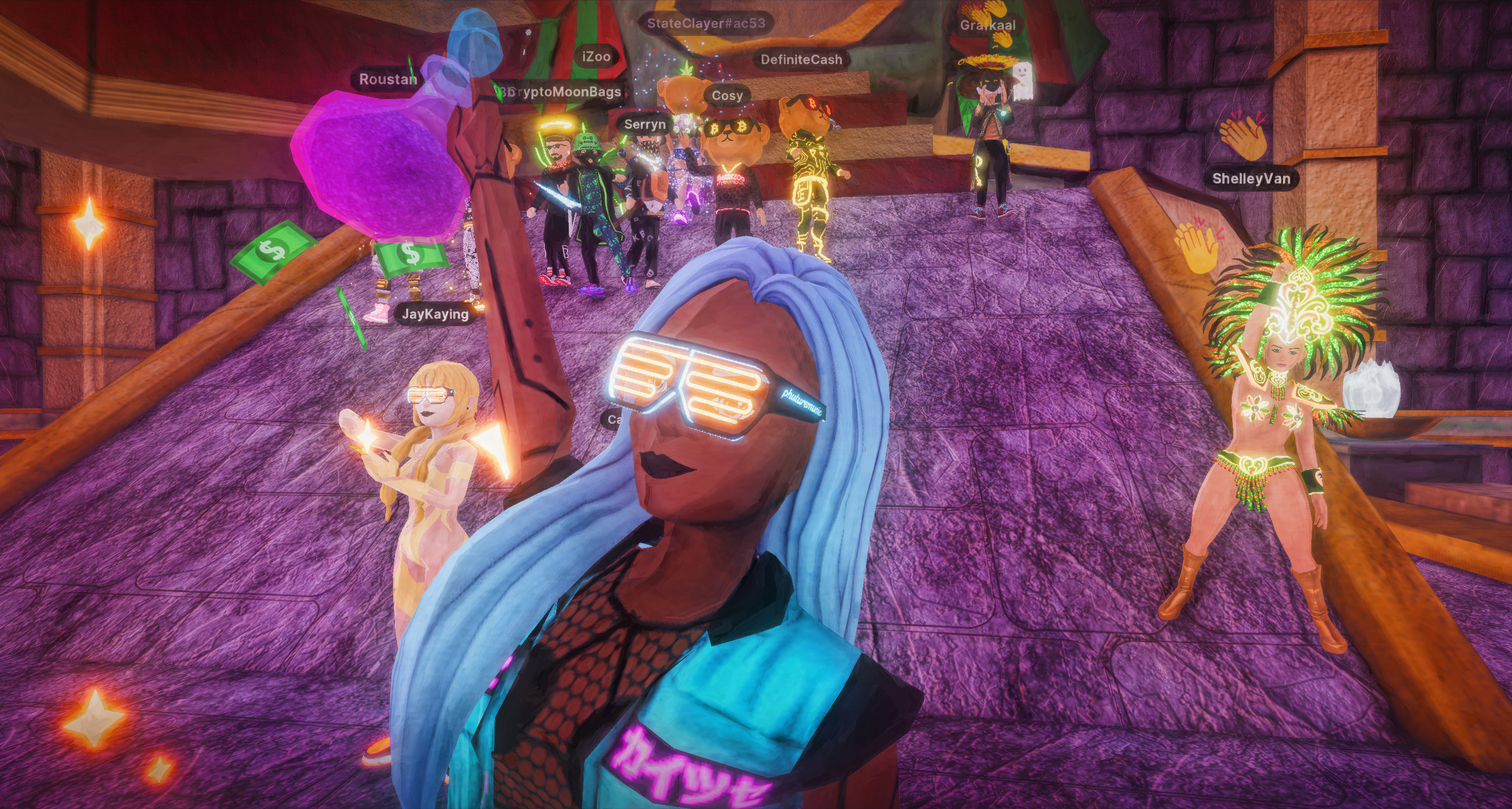1512x809 pixels.
Task: Choose the Cosy player name tag
Action: [x=727, y=96]
